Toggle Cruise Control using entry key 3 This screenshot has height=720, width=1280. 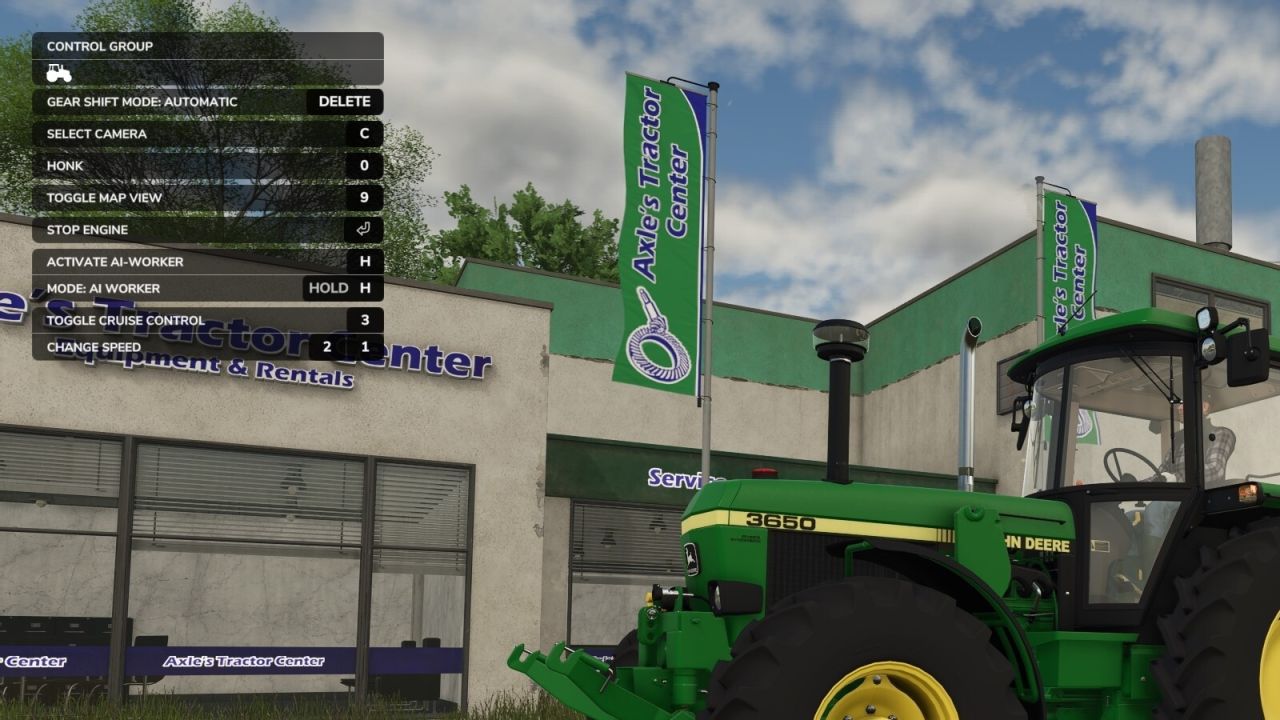(364, 319)
